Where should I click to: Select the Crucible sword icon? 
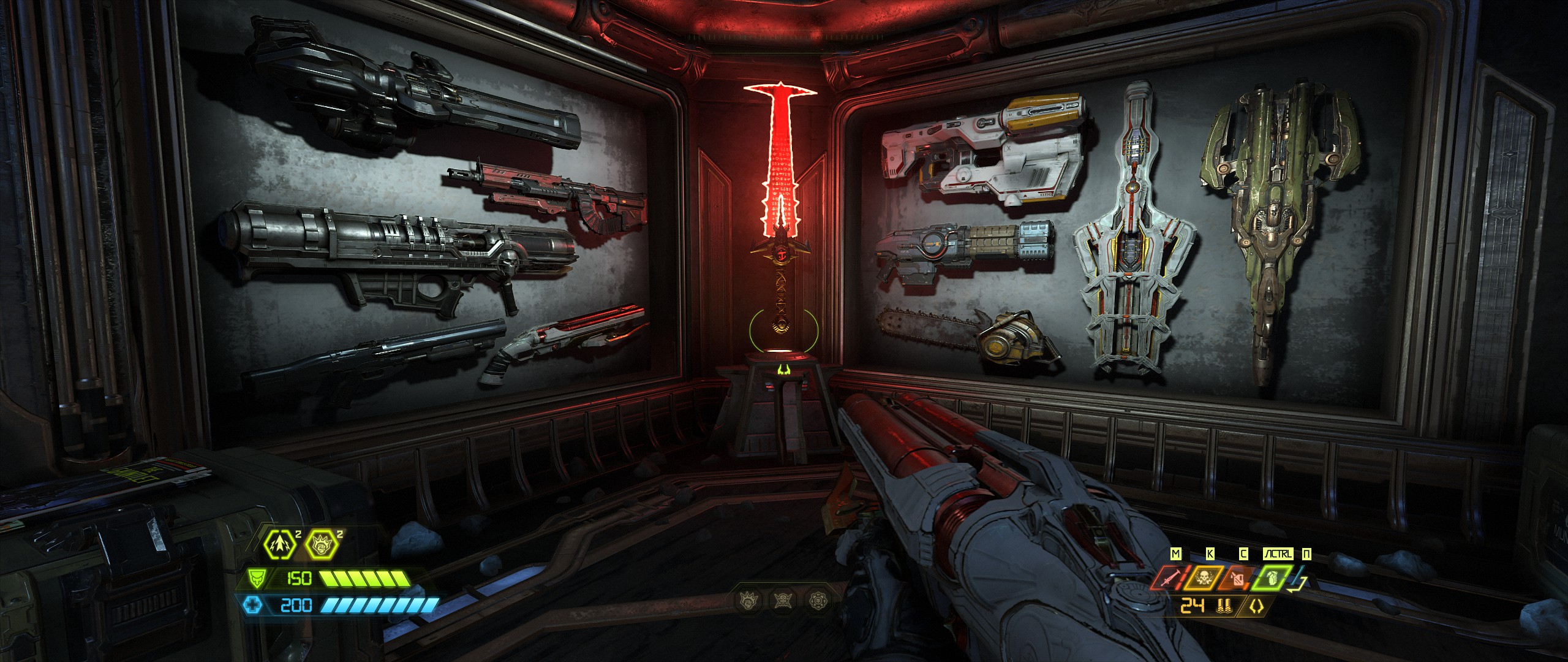[1168, 578]
